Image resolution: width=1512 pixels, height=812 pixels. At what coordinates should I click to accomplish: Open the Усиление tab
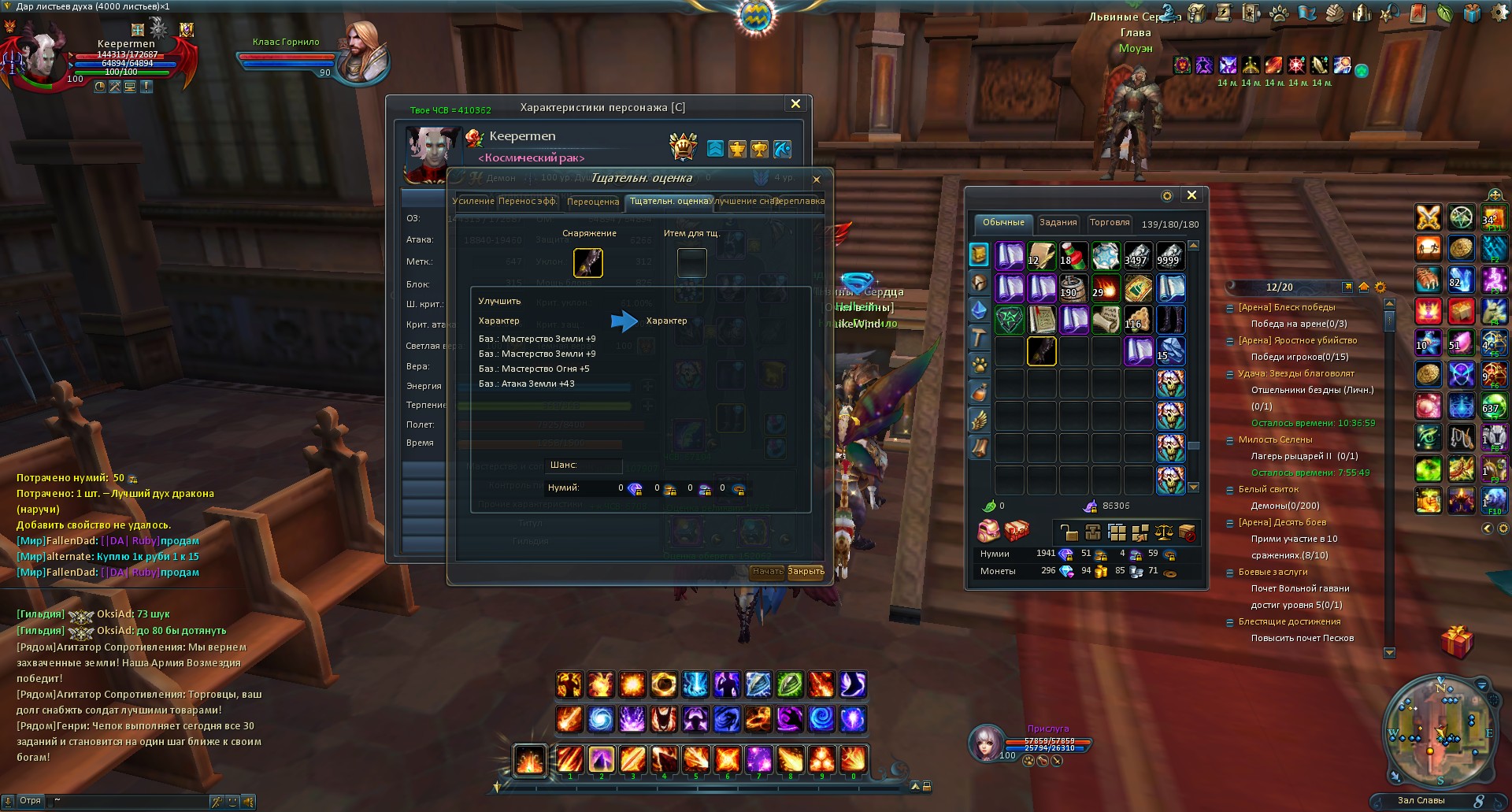tap(472, 202)
